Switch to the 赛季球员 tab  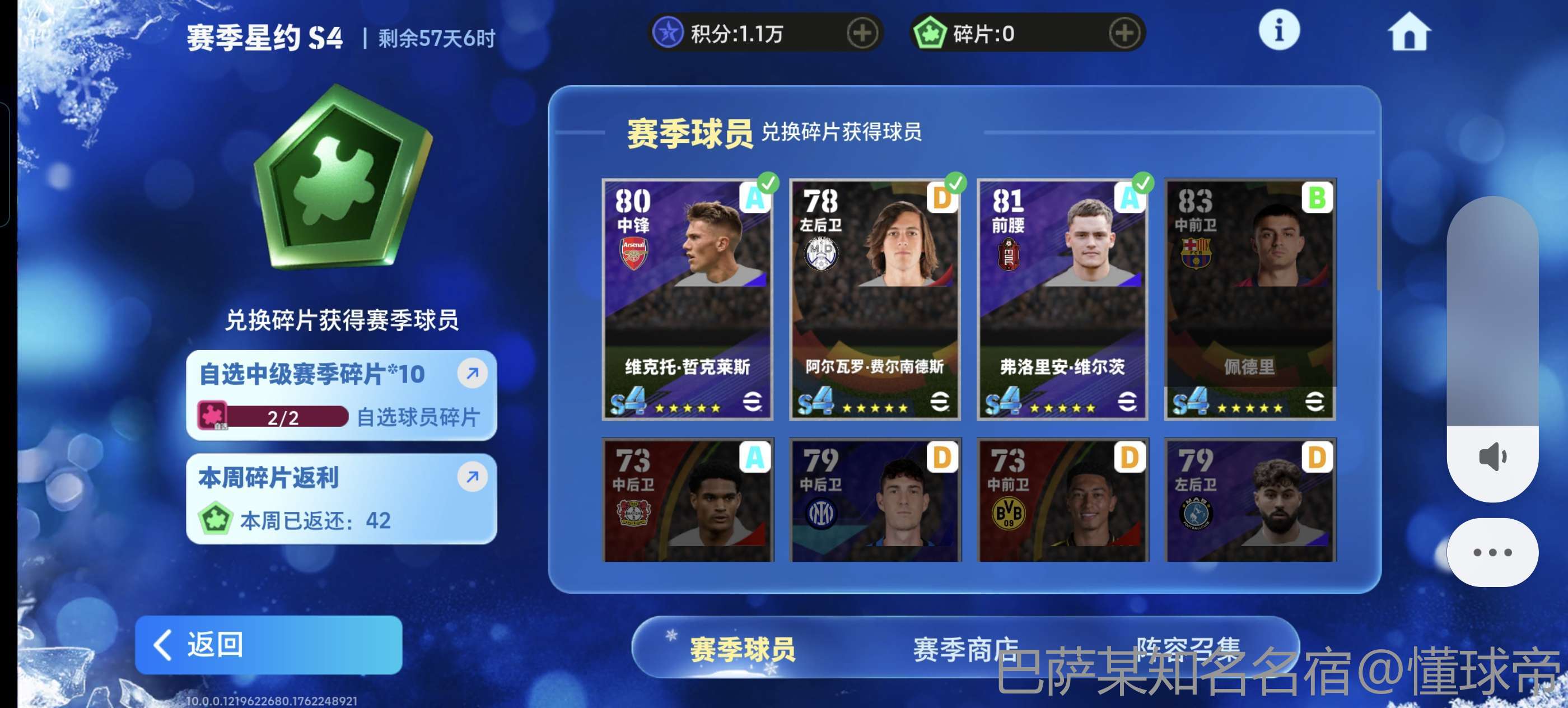(x=742, y=649)
